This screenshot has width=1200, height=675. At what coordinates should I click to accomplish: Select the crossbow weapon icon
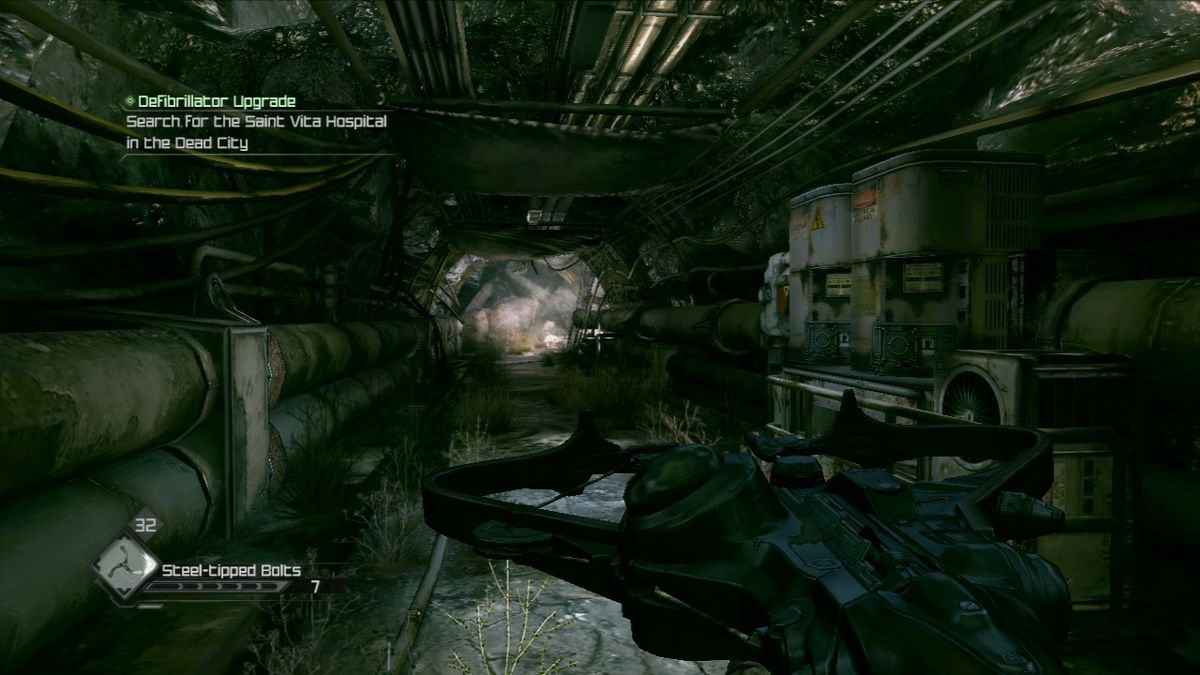[125, 566]
